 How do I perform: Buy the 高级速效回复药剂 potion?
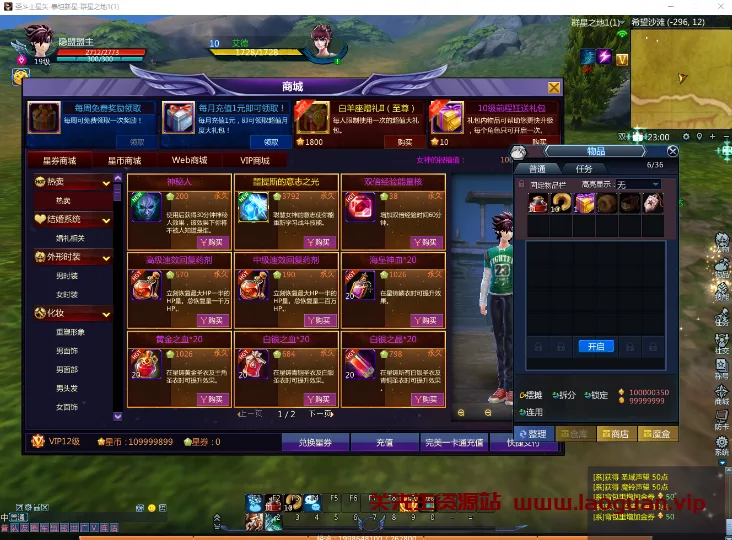(x=212, y=320)
